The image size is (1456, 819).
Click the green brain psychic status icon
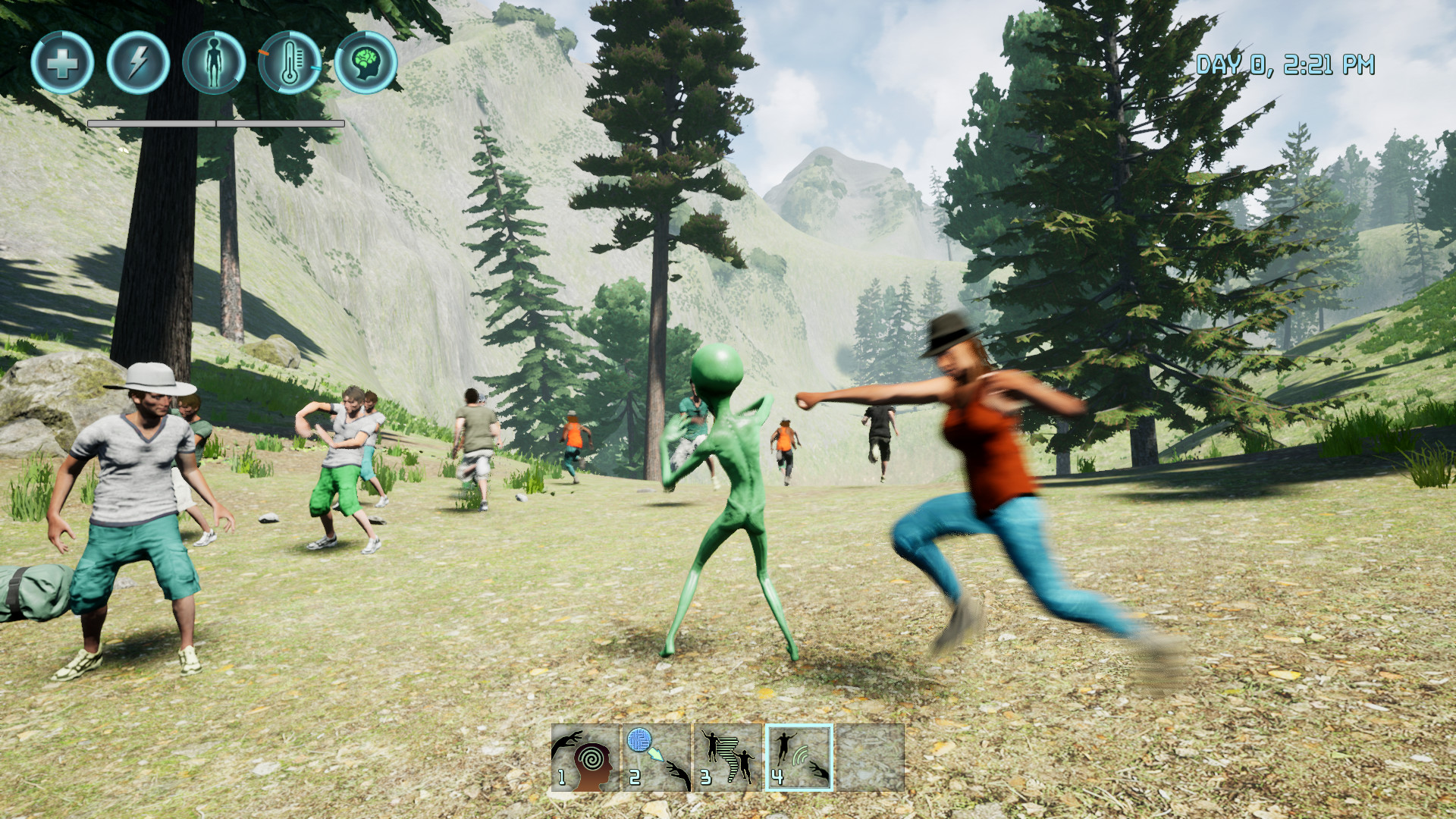pos(366,64)
